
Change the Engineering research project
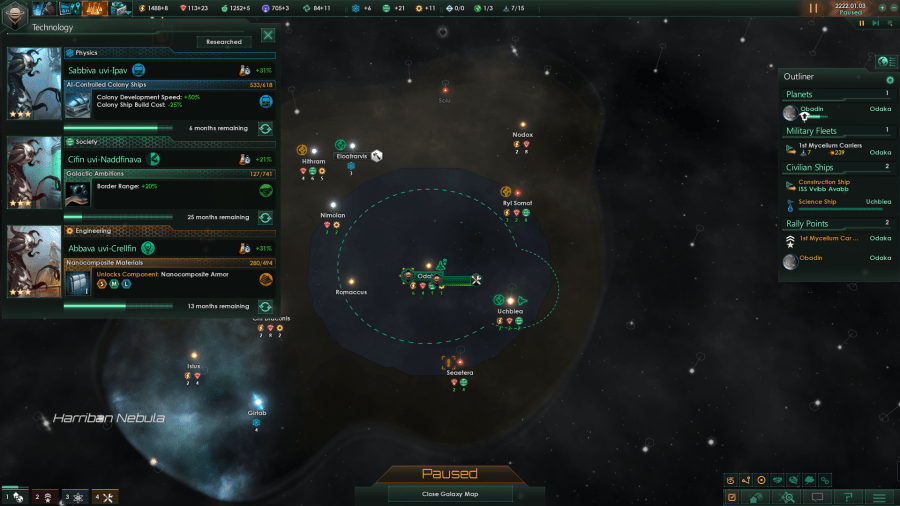(265, 306)
